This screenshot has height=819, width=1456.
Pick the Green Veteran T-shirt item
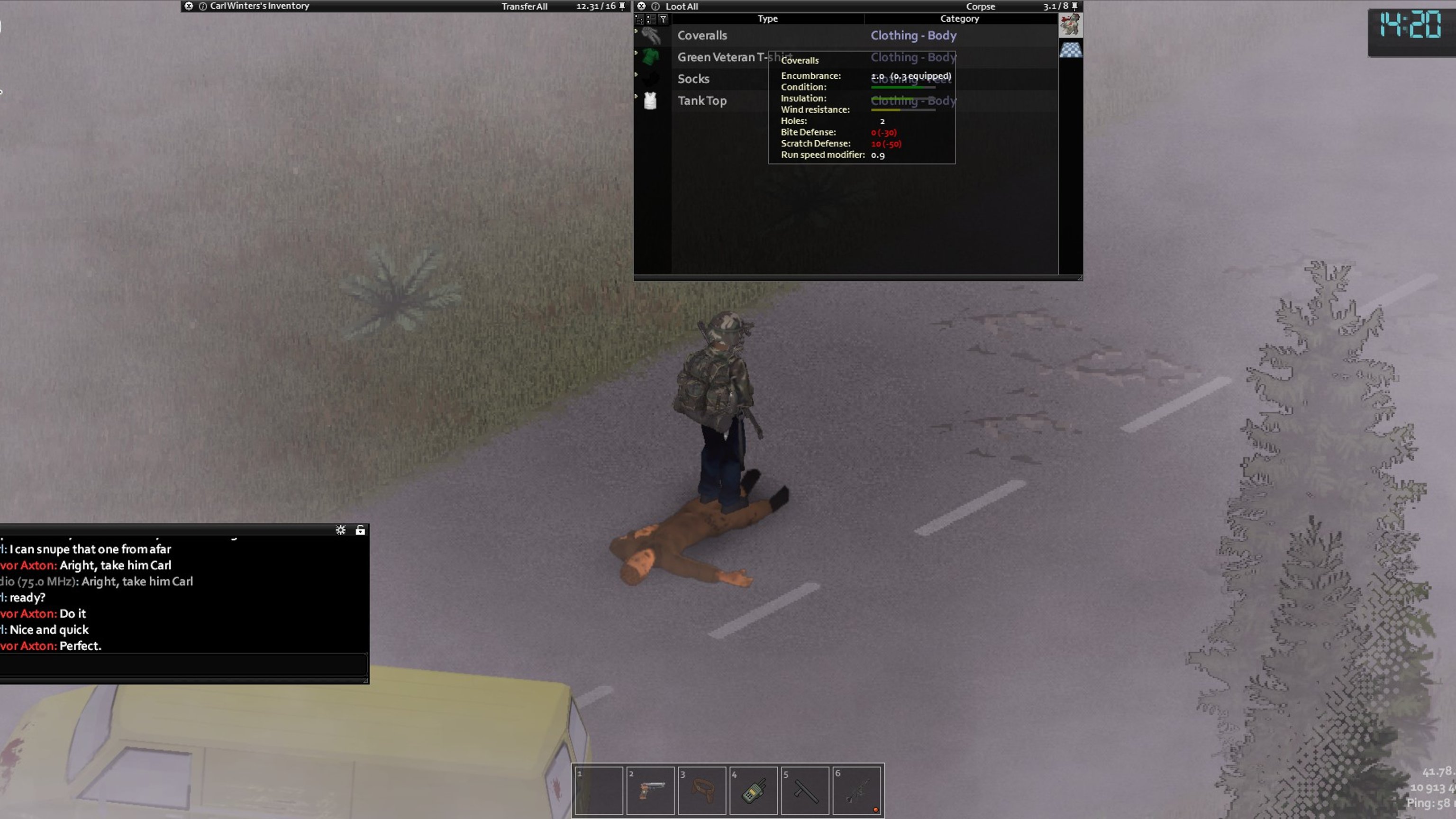(718, 57)
